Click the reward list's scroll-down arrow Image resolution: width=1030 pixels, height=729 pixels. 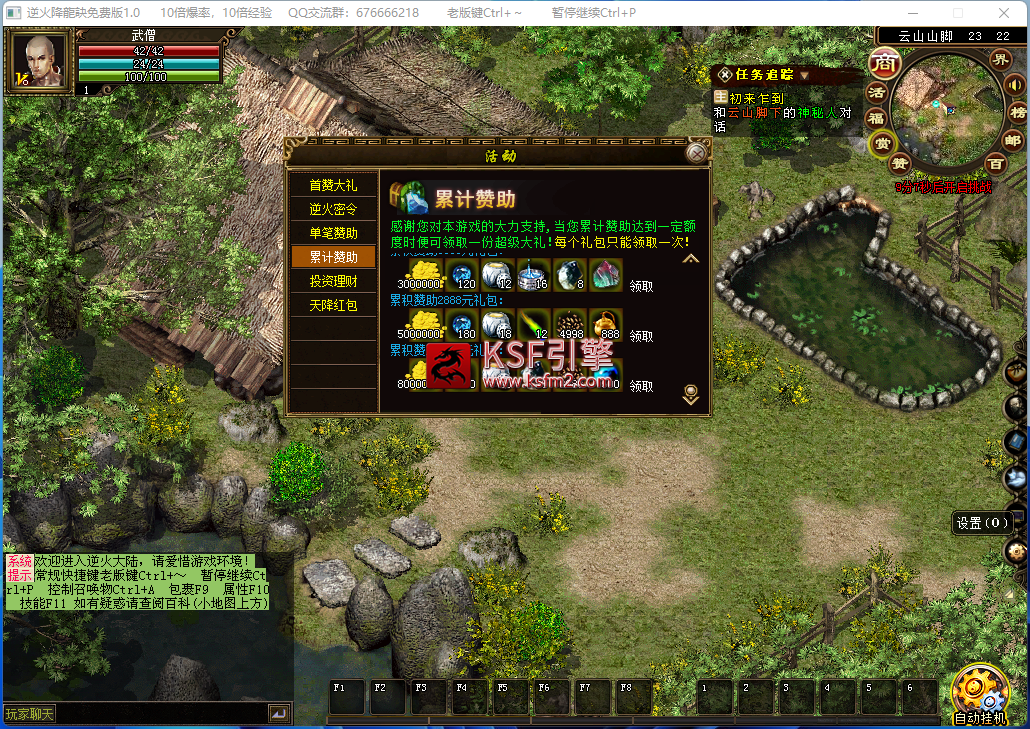(690, 394)
